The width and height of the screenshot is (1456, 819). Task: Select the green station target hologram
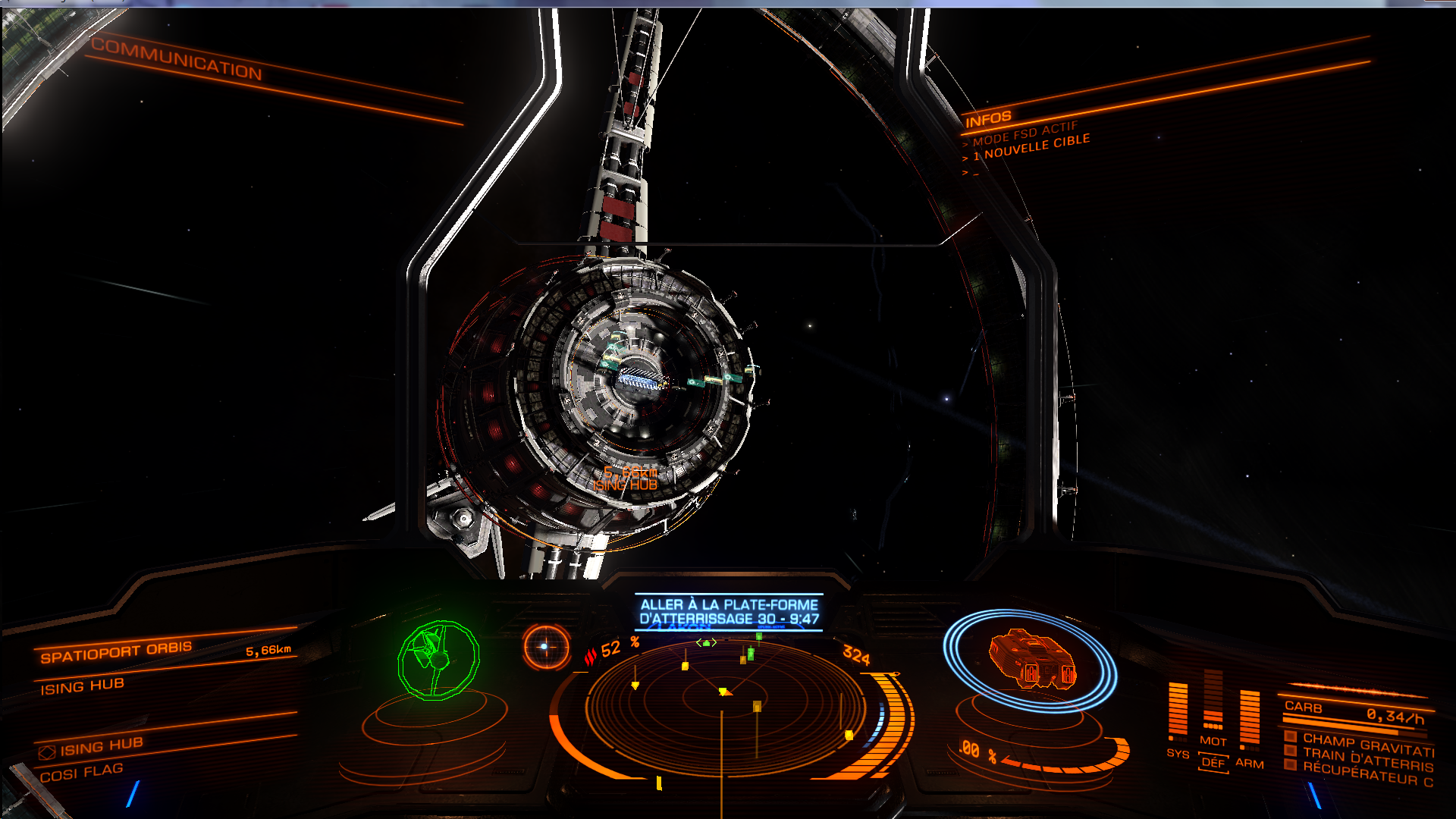(438, 660)
